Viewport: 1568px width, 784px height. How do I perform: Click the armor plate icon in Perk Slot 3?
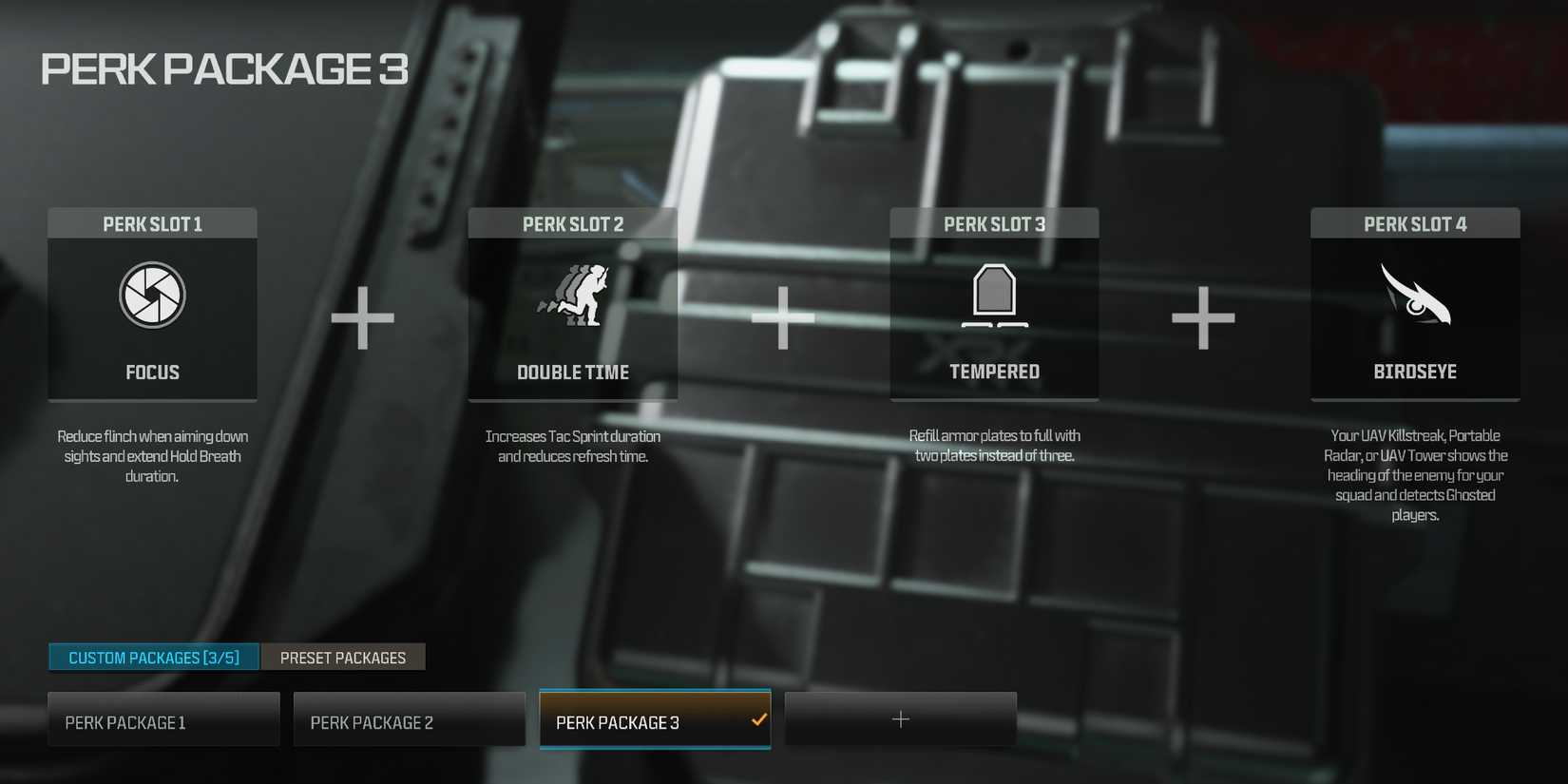[x=994, y=295]
